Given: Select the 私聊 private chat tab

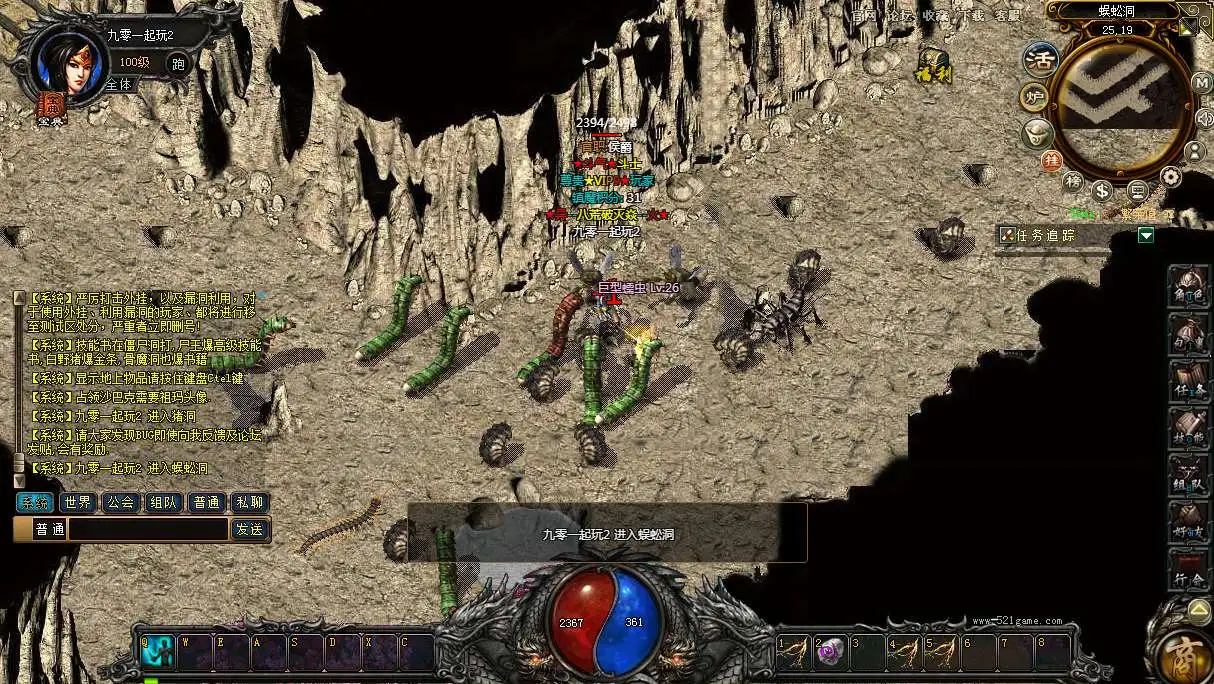Looking at the screenshot, I should tap(249, 502).
